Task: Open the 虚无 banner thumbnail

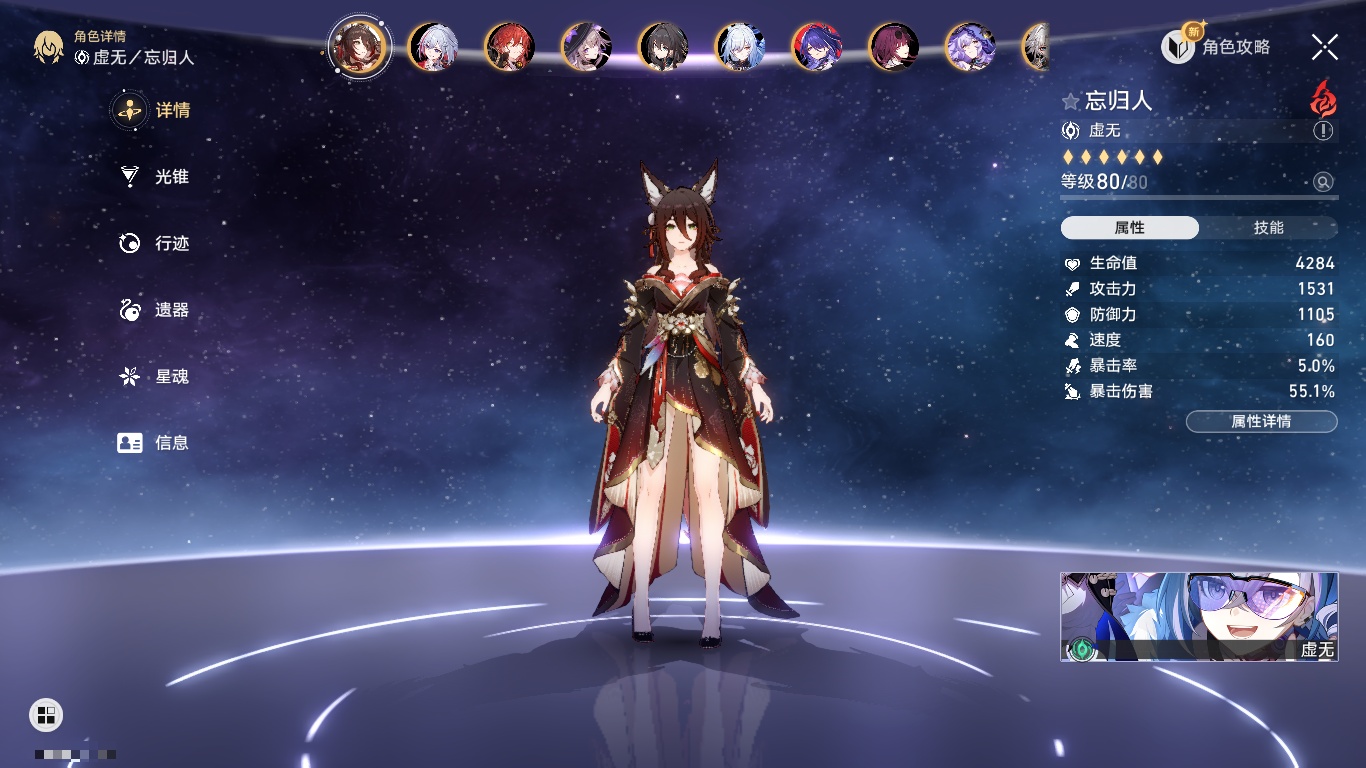Action: (1199, 617)
